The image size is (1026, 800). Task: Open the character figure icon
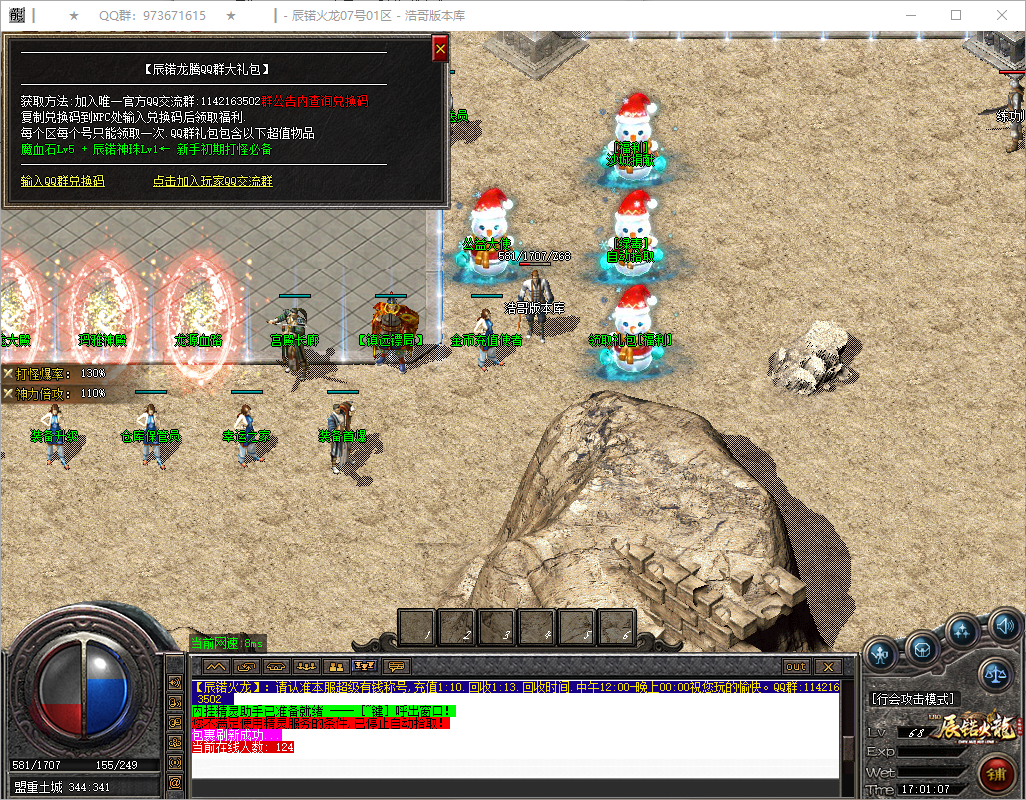[x=881, y=654]
